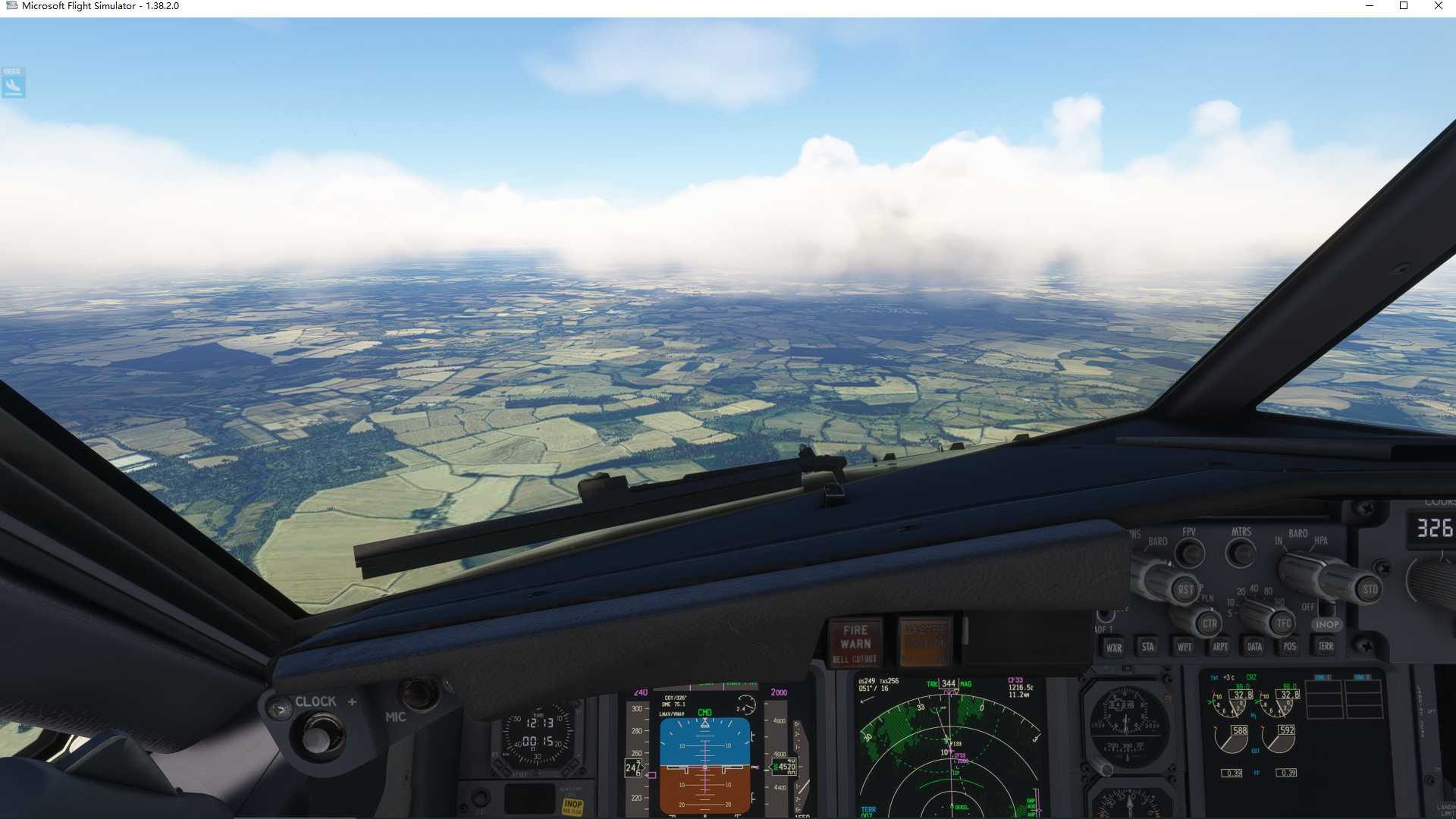Viewport: 1456px width, 819px height.
Task: Click the STD barometric standard selector
Action: (1370, 588)
